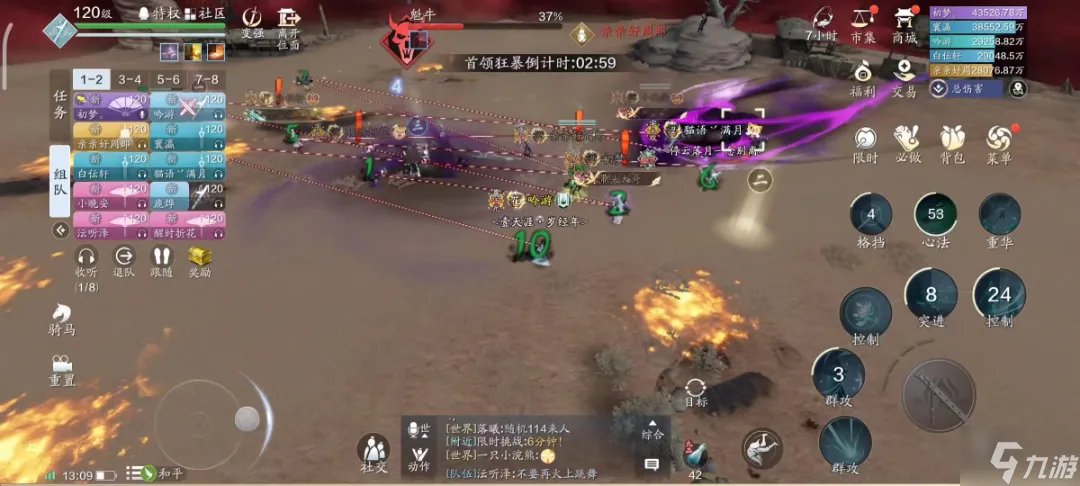The height and width of the screenshot is (486, 1080).
Task: Open the 社交 social panel
Action: click(x=373, y=453)
